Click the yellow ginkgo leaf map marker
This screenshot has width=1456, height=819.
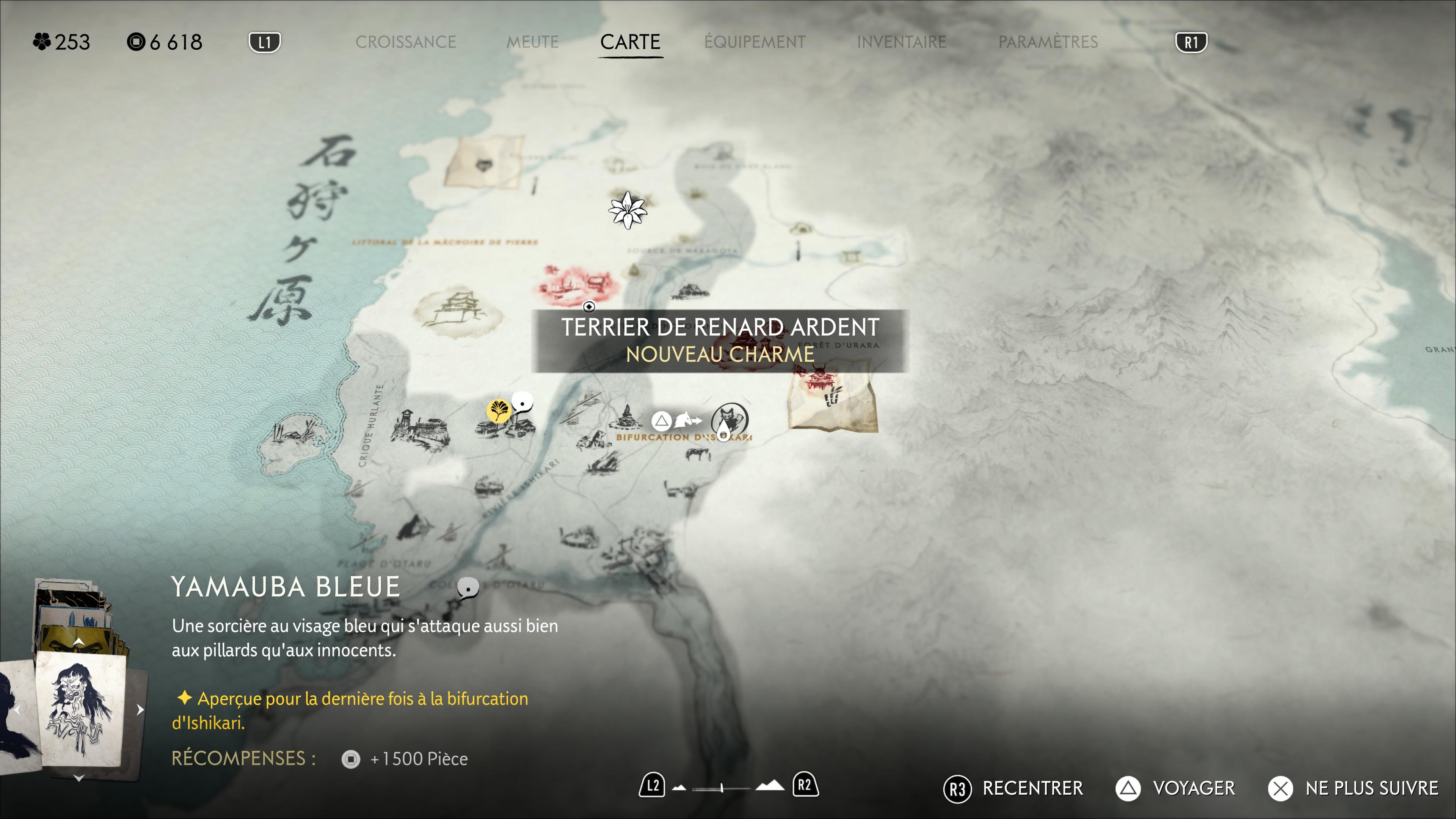pos(499,410)
